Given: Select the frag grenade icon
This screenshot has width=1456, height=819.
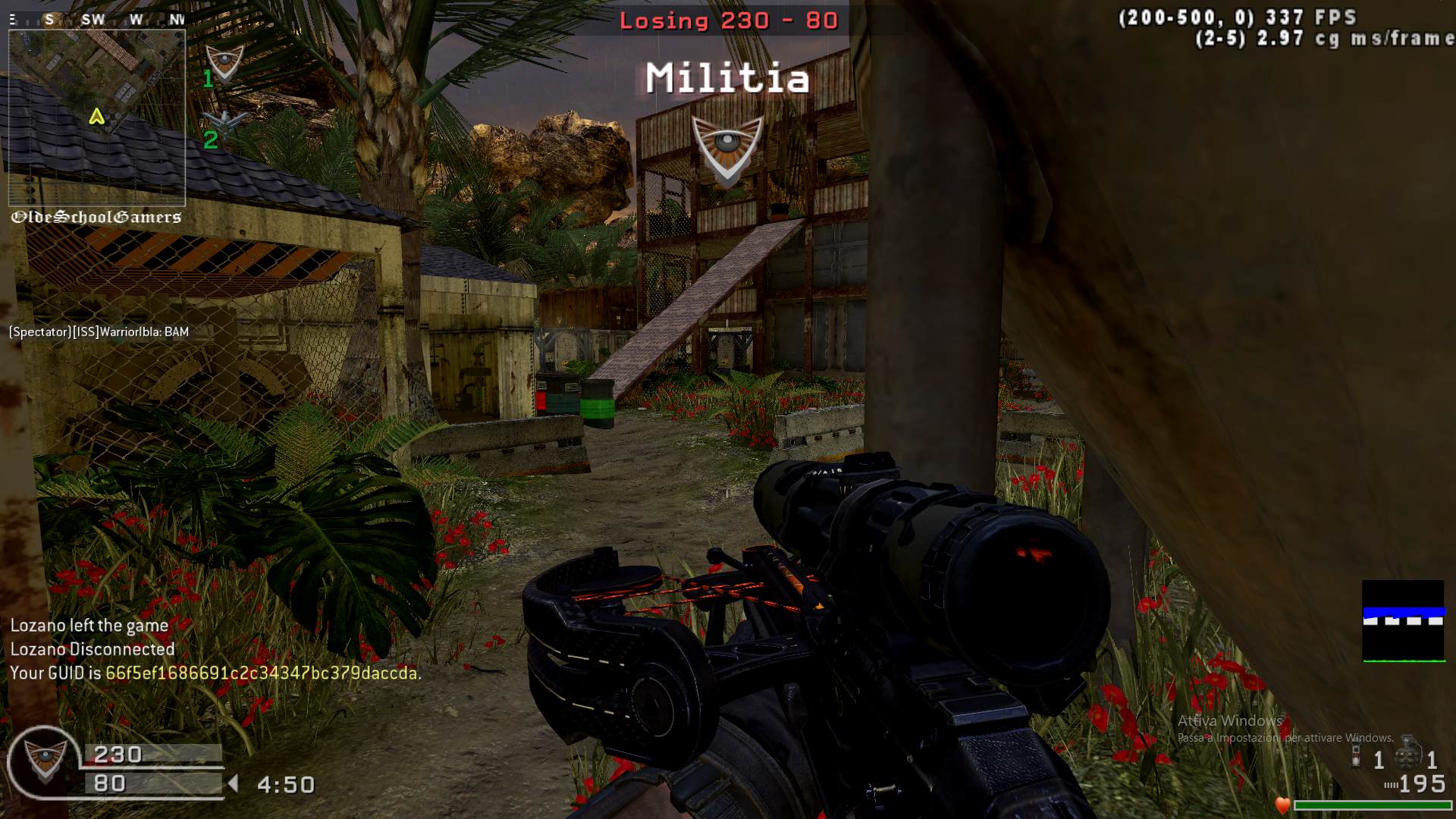Looking at the screenshot, I should (1408, 755).
